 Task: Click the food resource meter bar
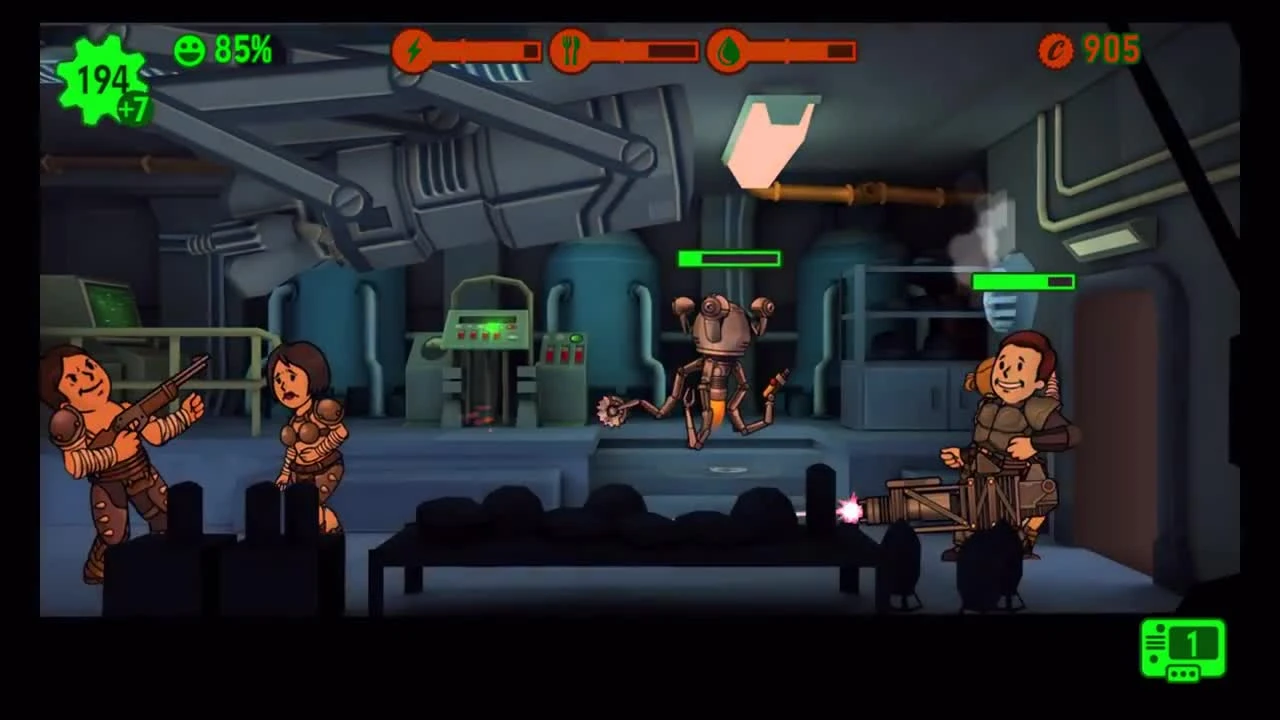tap(640, 50)
